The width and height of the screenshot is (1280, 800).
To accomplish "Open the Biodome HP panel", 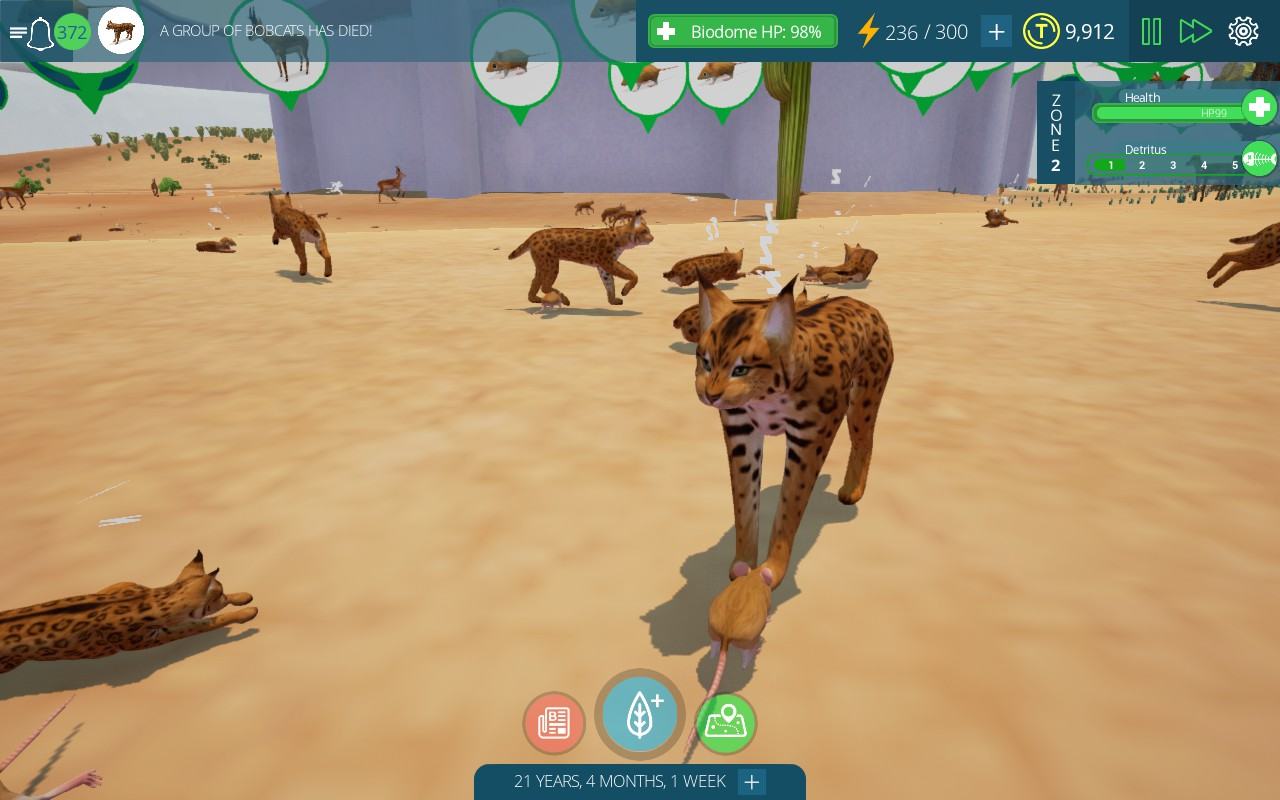I will [x=742, y=32].
